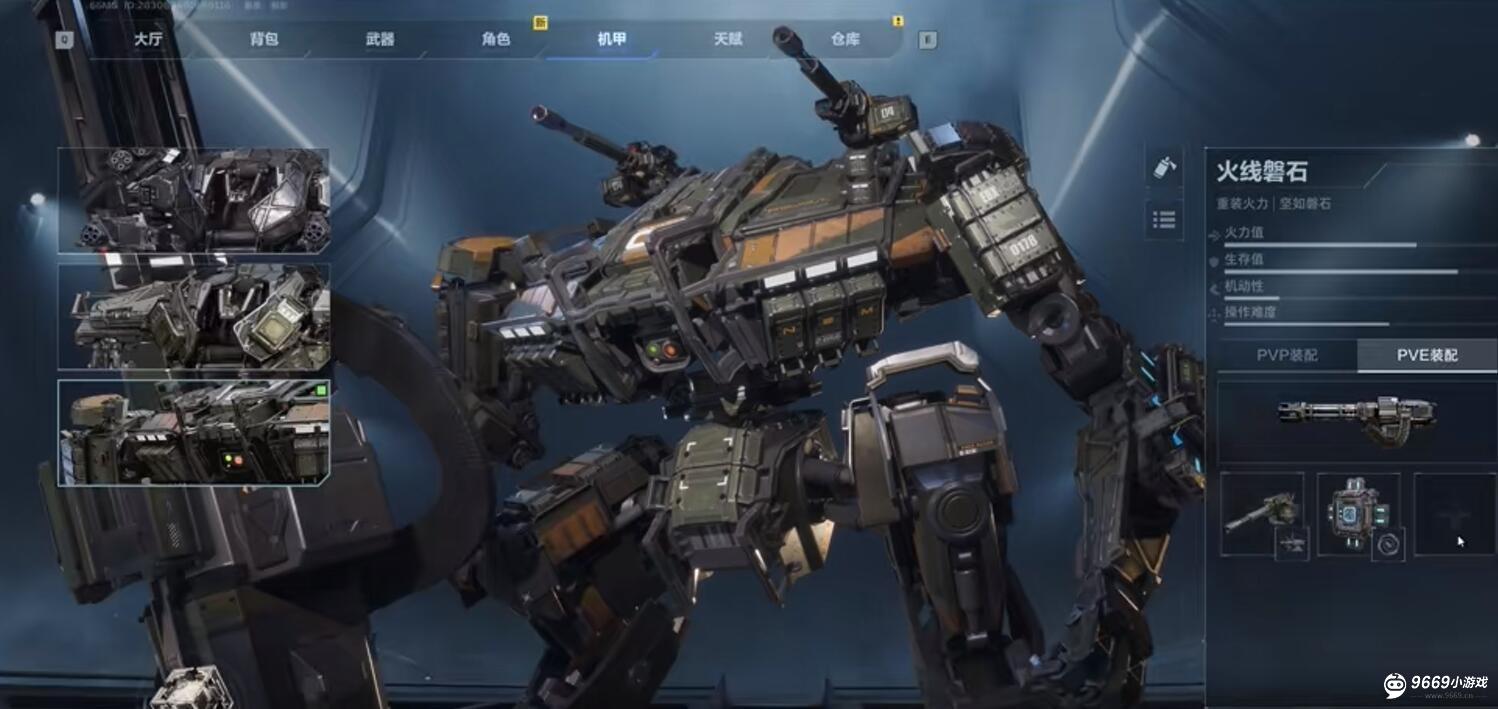
Task: Click the 机甲 mech tab
Action: coord(612,40)
